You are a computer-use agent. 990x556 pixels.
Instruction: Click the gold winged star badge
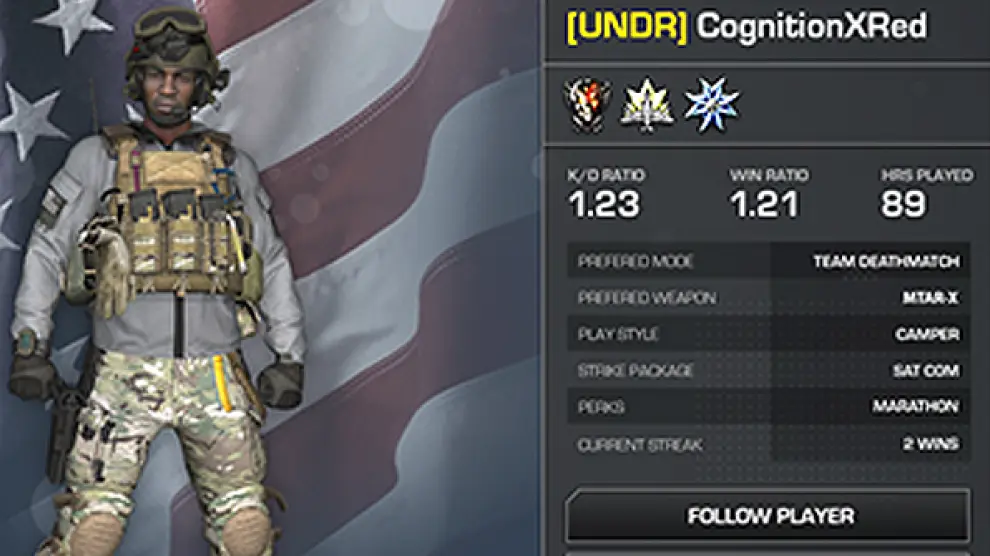pyautogui.click(x=647, y=105)
